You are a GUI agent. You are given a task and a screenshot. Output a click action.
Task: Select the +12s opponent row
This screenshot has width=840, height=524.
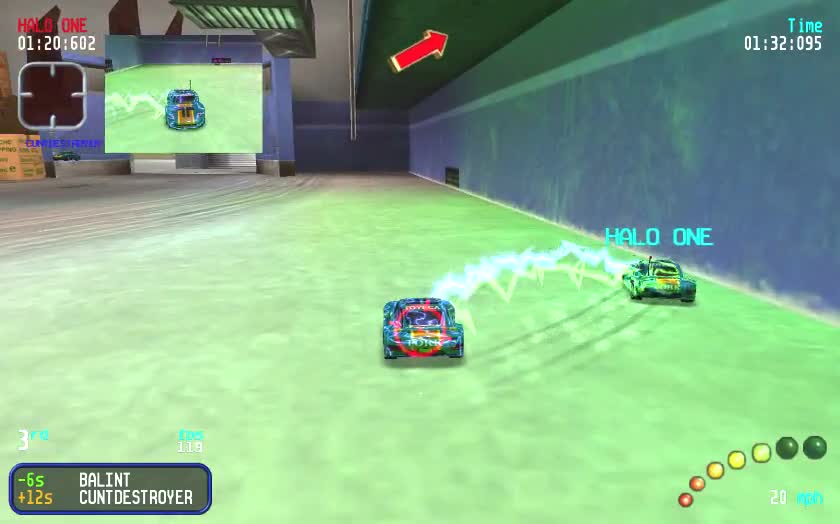point(110,497)
